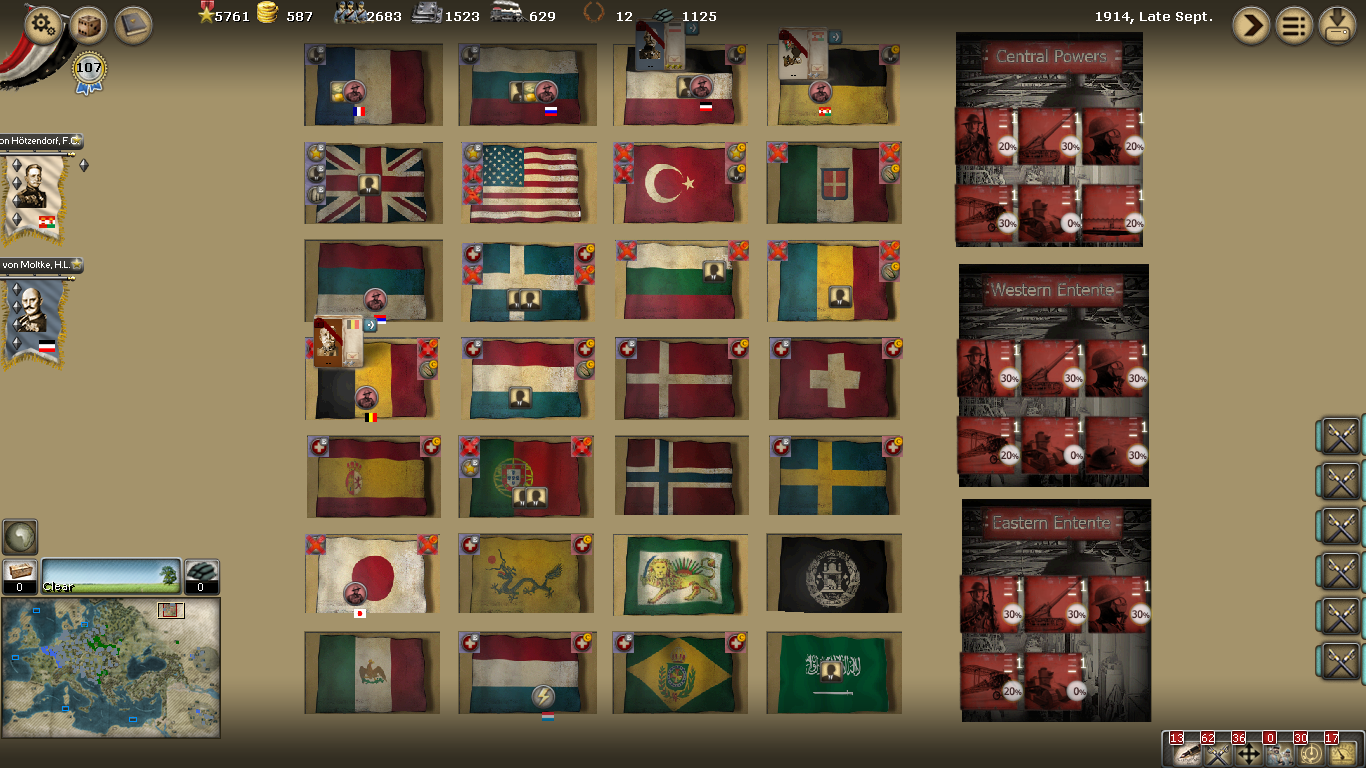Click the von Hötzendorf name banner
Image resolution: width=1366 pixels, height=768 pixels.
38,142
